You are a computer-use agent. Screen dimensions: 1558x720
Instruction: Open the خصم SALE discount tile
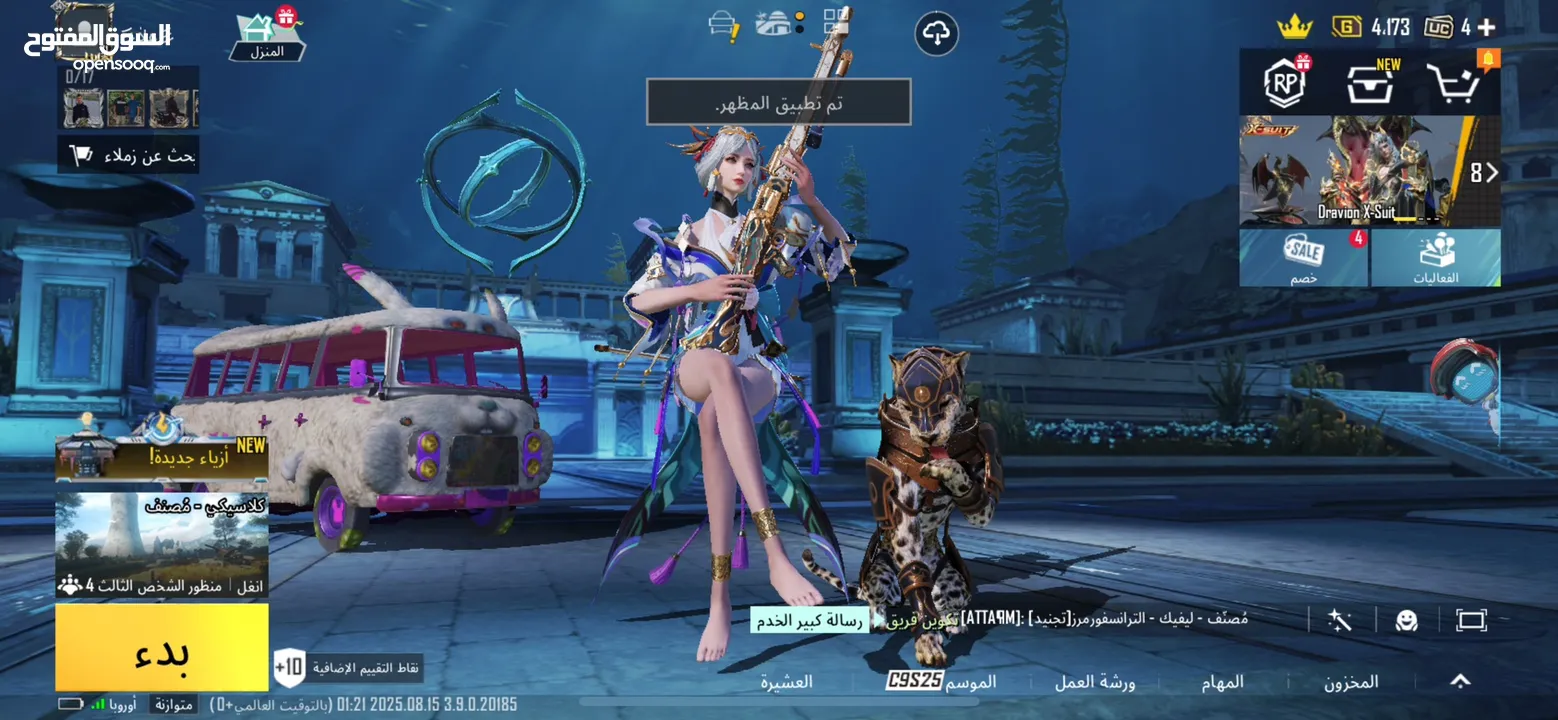tap(1303, 258)
